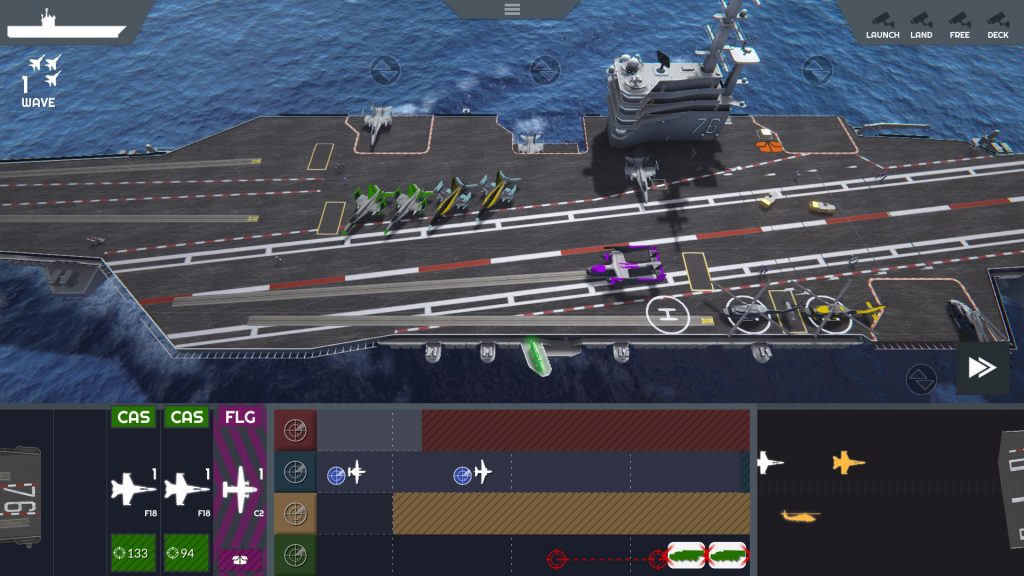Select the orange jet icon in deck panel
Screen dimensions: 1024x576
coord(848,462)
